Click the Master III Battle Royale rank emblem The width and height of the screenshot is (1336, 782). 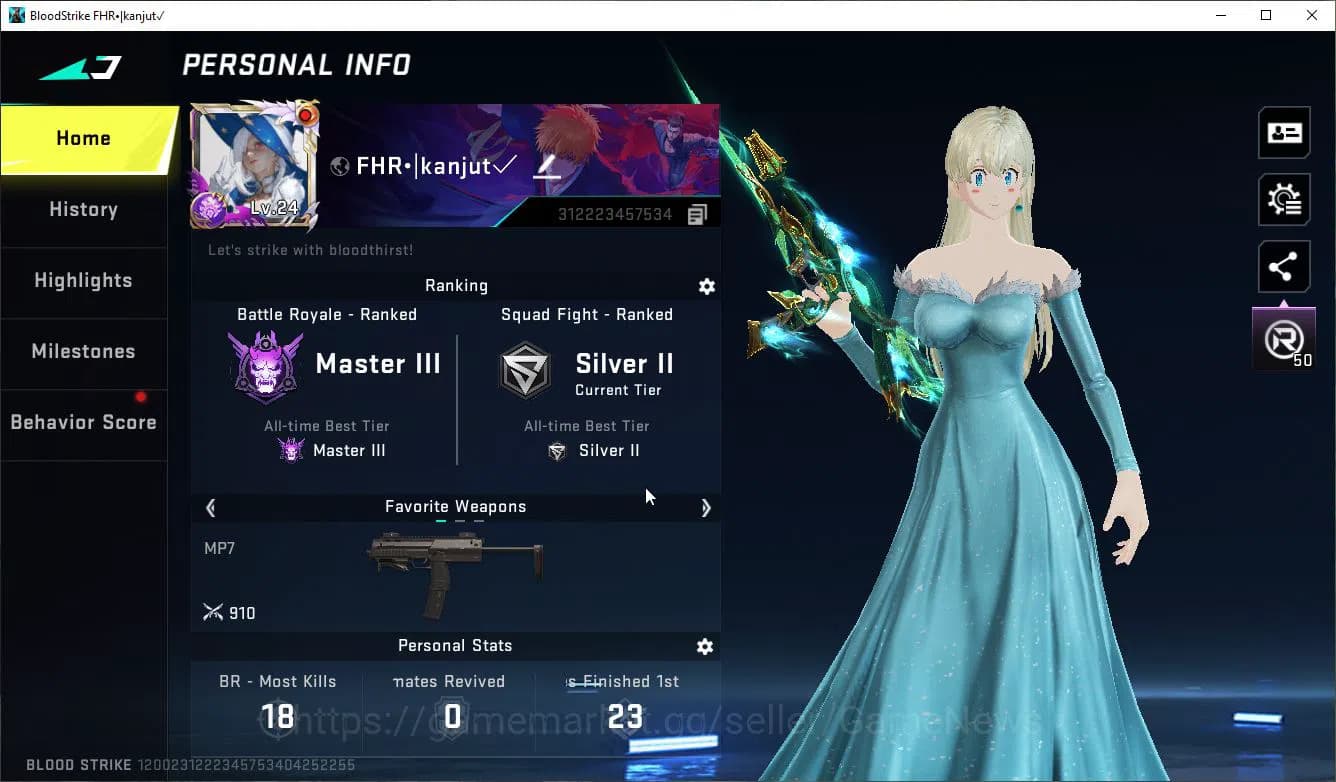tap(265, 363)
